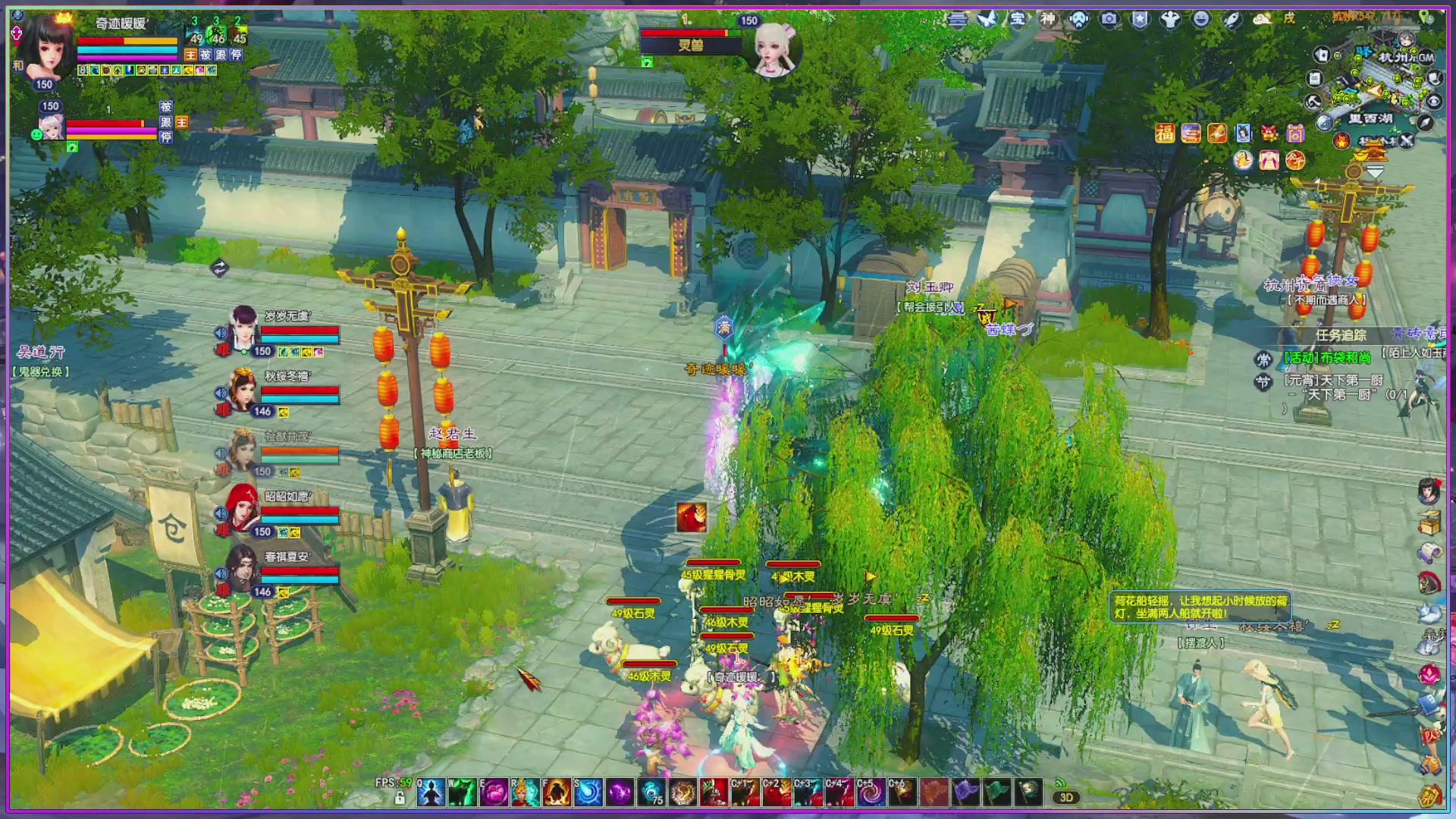Open the smiley emote menu in top bar

[1202, 18]
